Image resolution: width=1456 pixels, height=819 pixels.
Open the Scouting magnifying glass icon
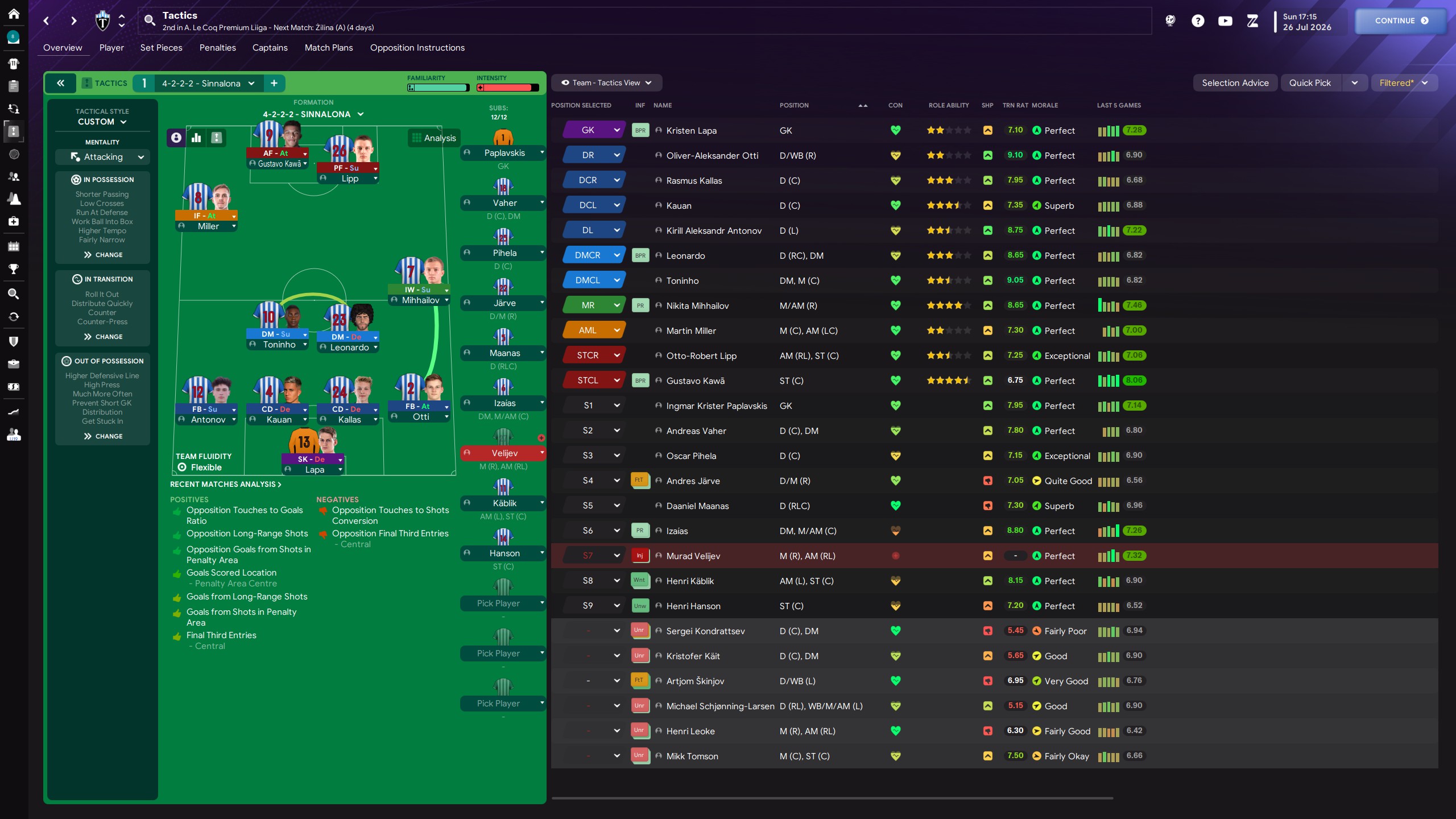(x=14, y=293)
